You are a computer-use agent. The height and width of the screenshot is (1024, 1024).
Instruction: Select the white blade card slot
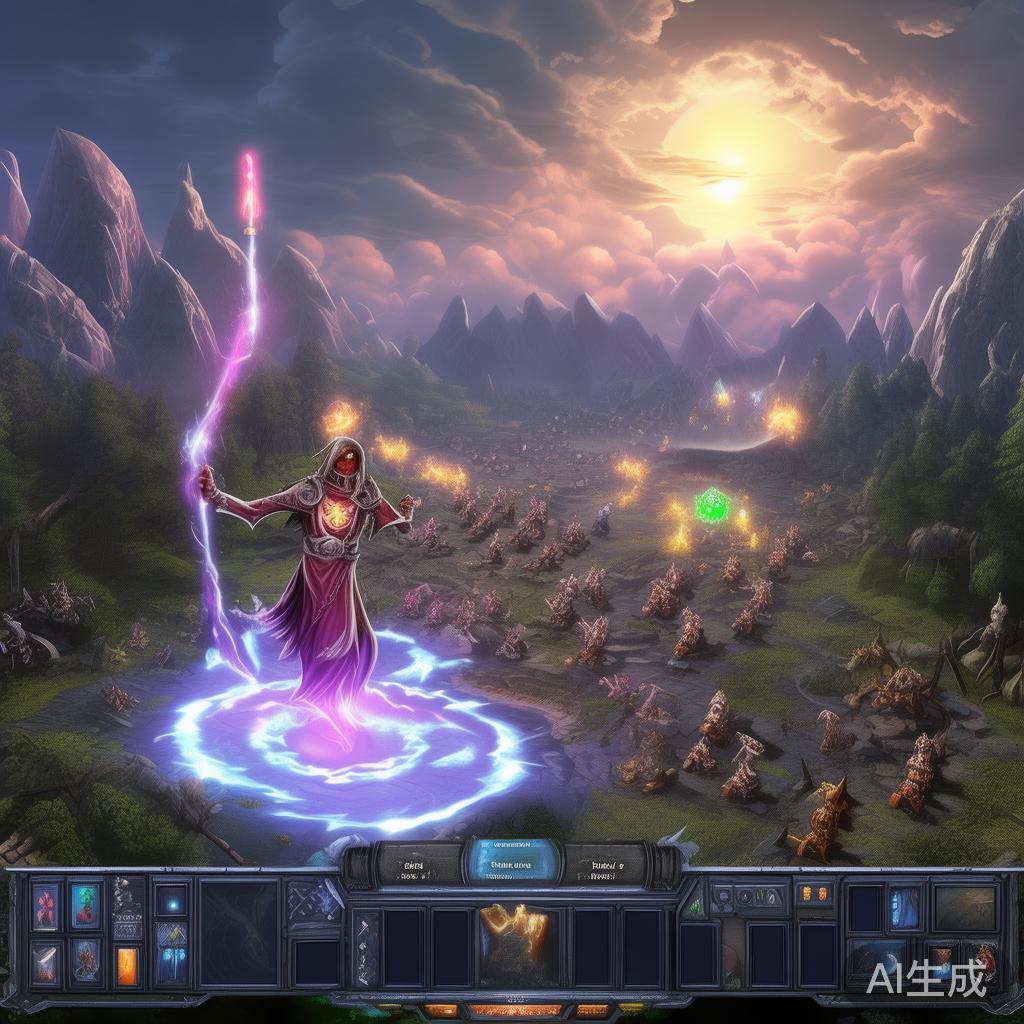(x=46, y=962)
